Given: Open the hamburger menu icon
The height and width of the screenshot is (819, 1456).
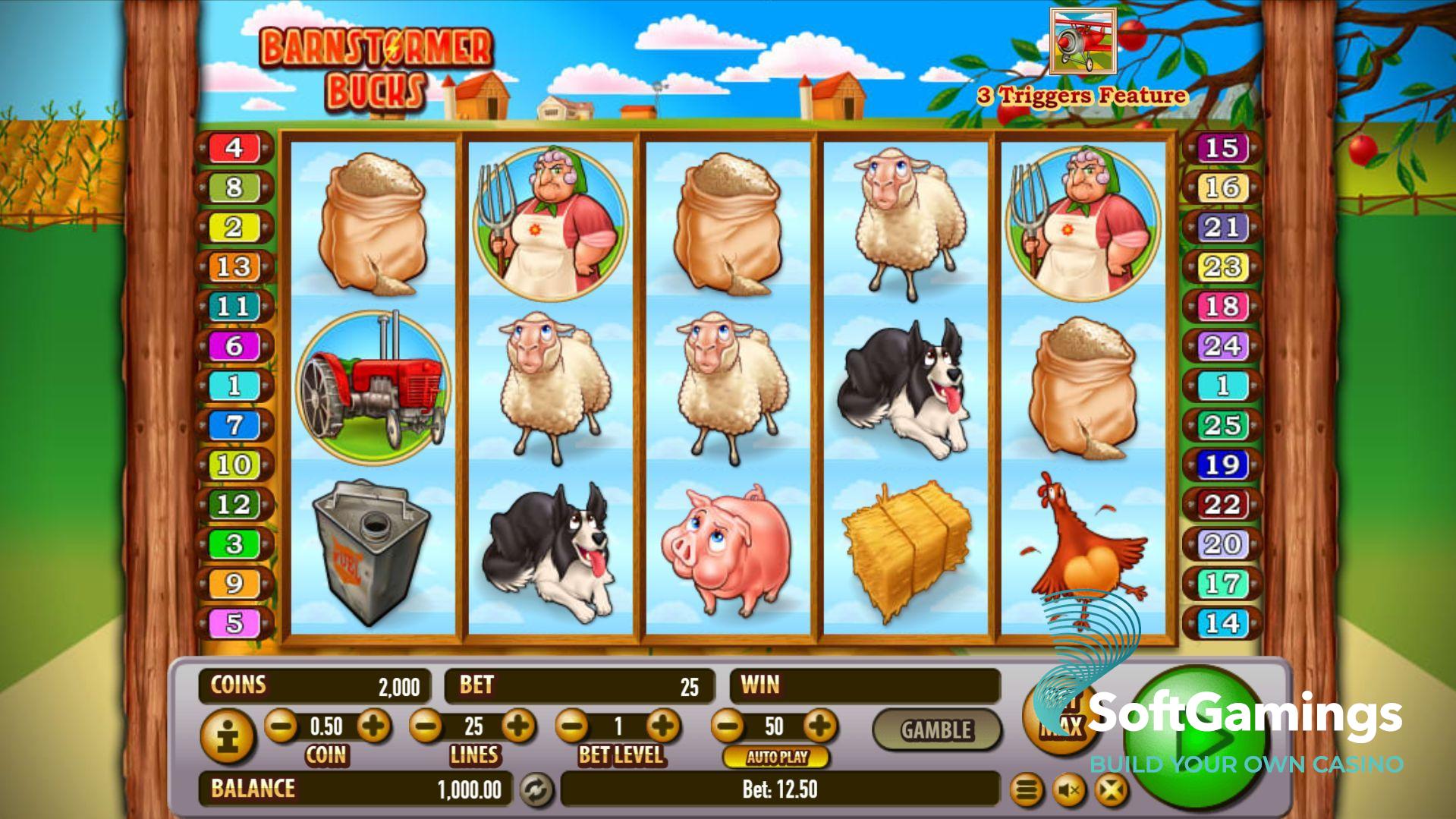Looking at the screenshot, I should (1026, 791).
